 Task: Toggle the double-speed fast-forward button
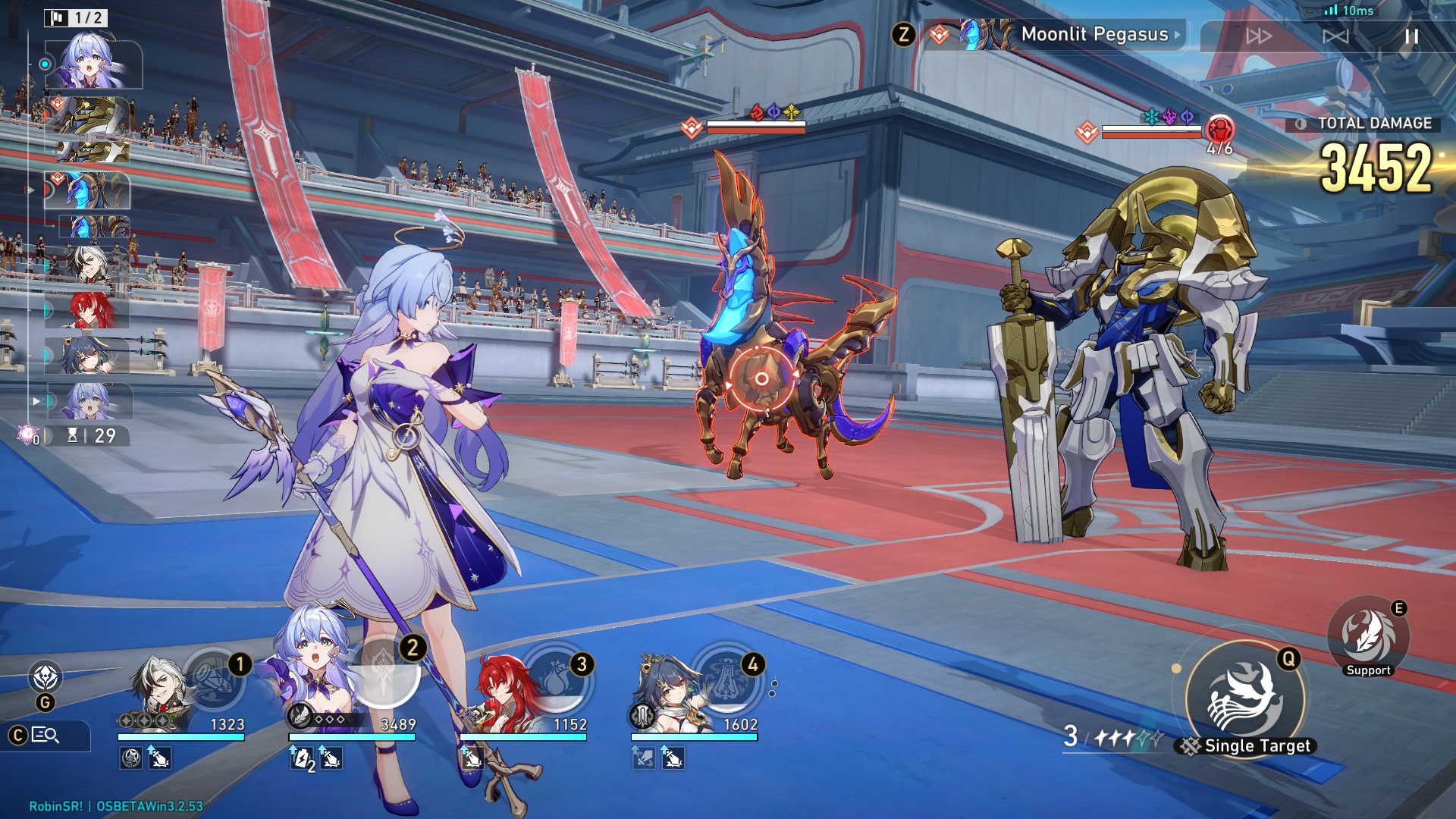tap(1259, 36)
